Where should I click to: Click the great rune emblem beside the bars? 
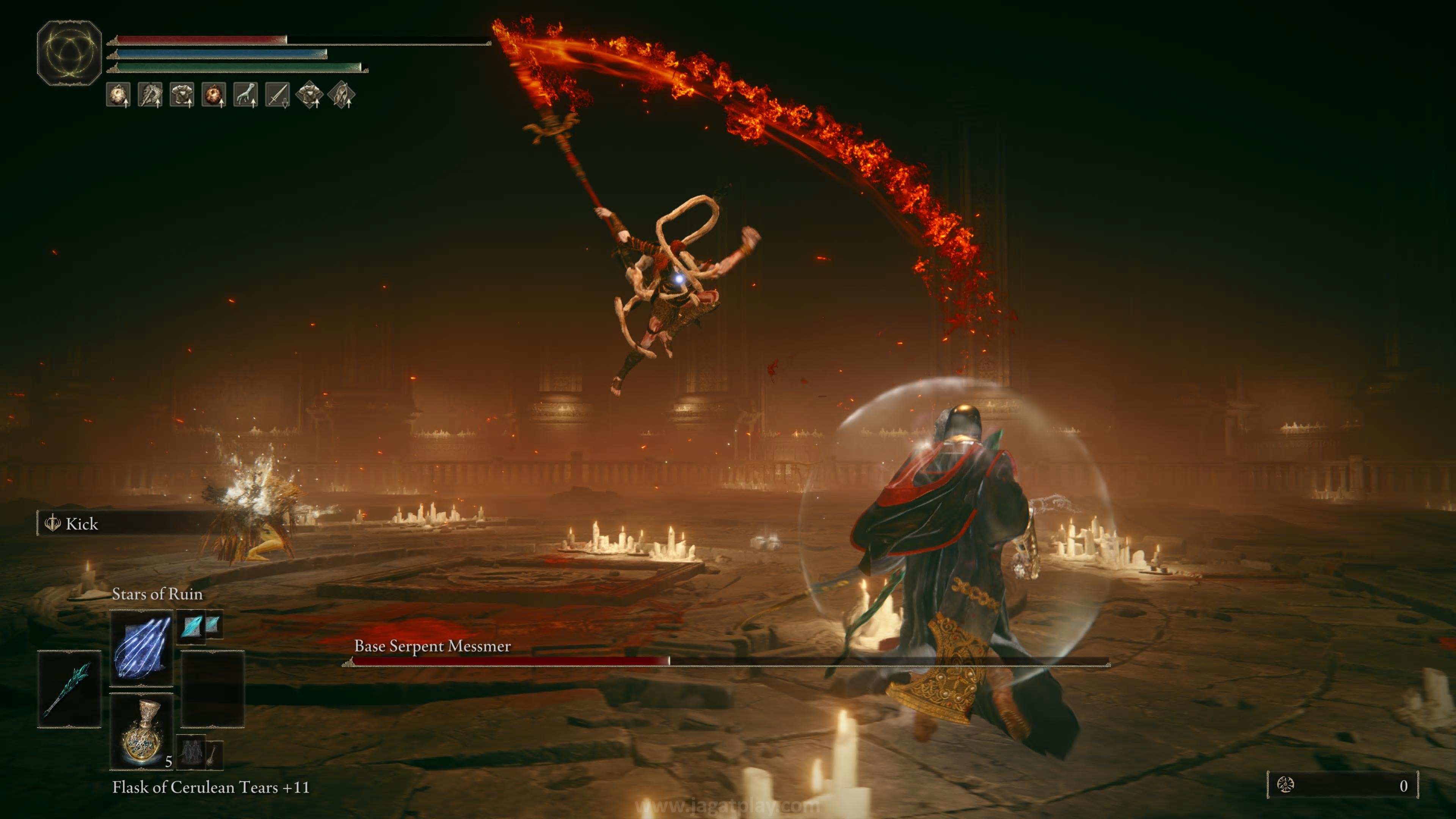click(x=69, y=53)
